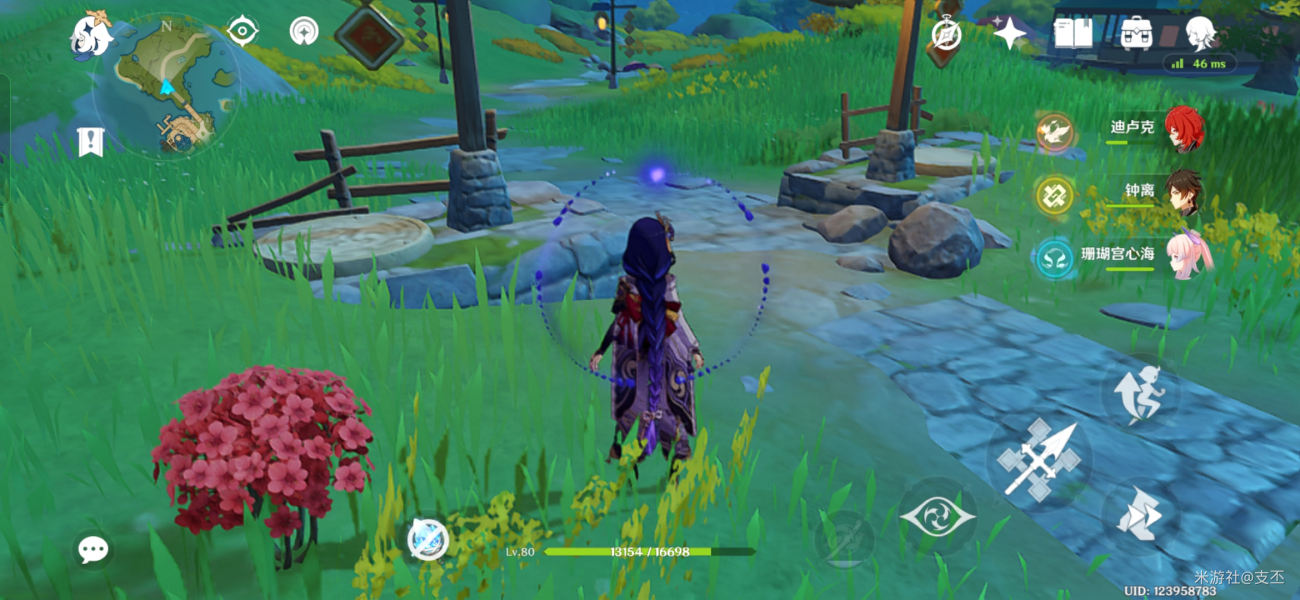This screenshot has width=1300, height=600.
Task: Open the character screen head icon
Action: [1200, 34]
